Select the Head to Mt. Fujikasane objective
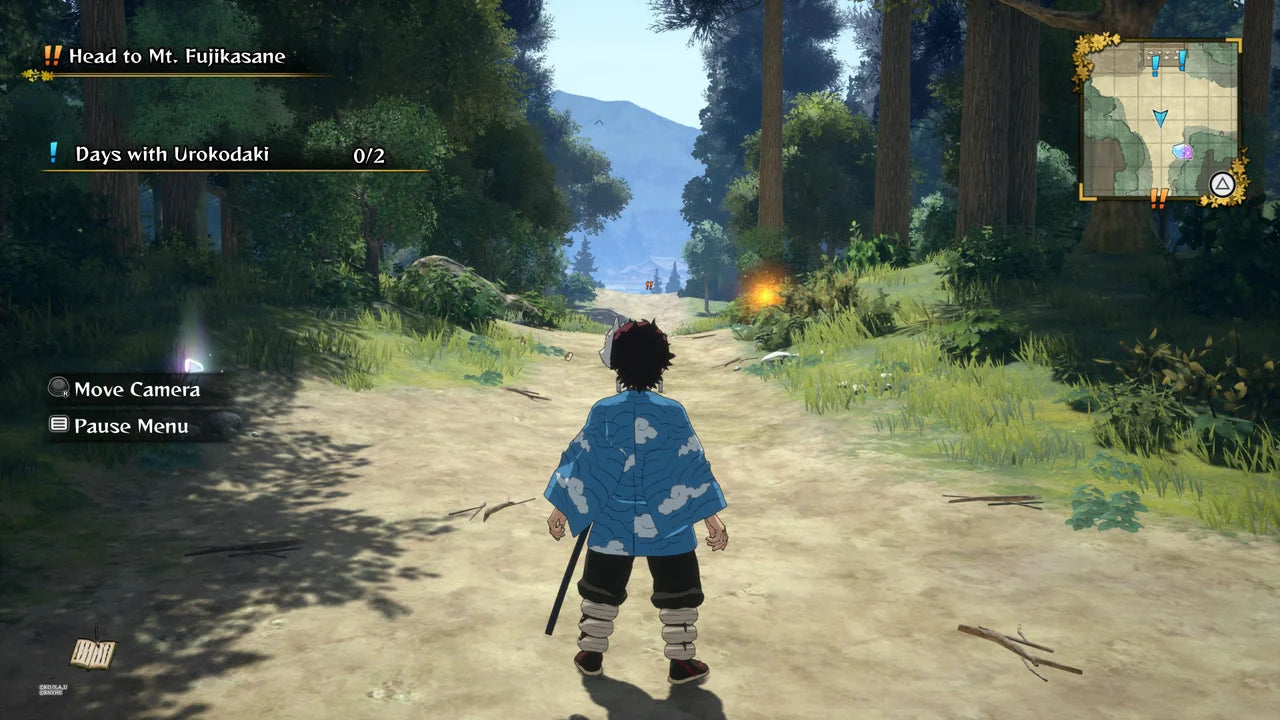This screenshot has width=1280, height=720. coord(176,57)
